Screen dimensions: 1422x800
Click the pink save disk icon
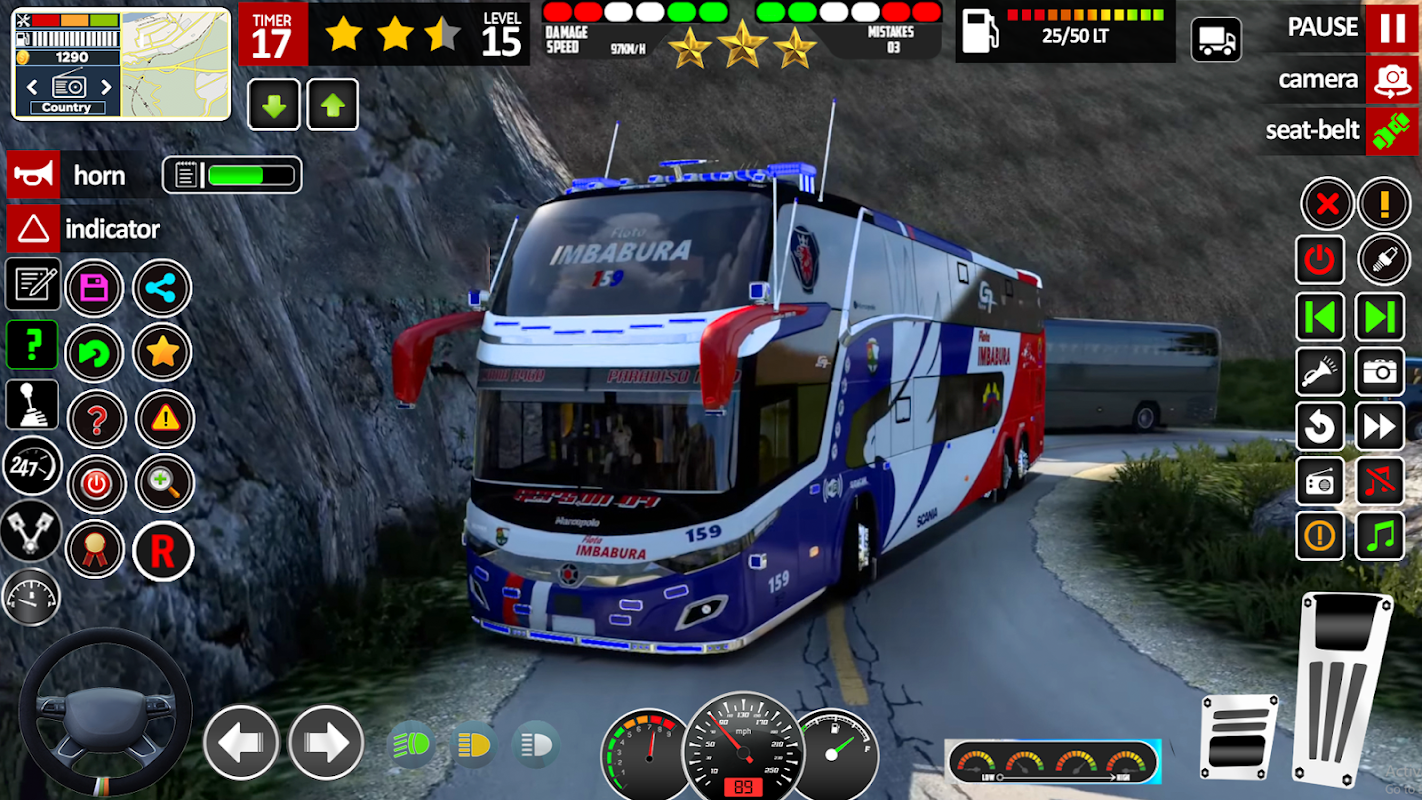(x=94, y=289)
